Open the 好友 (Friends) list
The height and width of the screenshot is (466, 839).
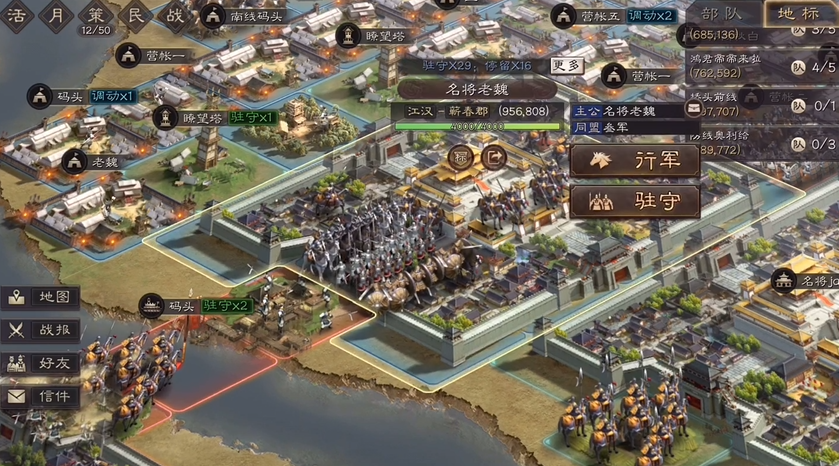[x=40, y=362]
